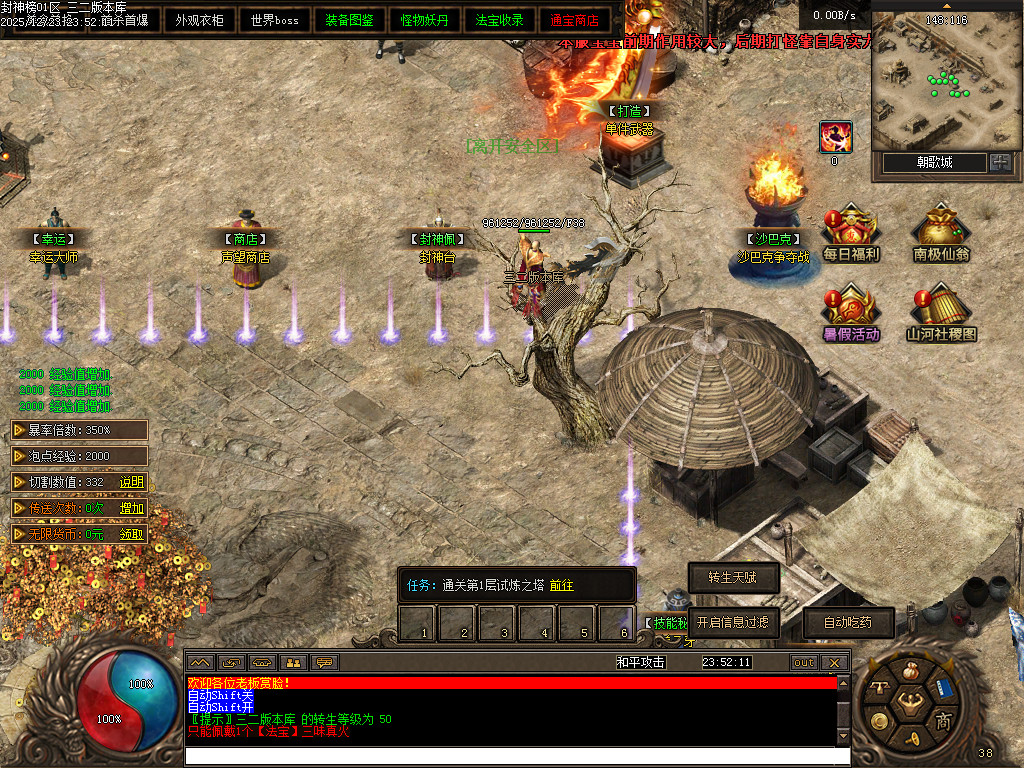Image resolution: width=1024 pixels, height=768 pixels.
Task: Open the 外观衣柜 wardrobe menu
Action: (199, 20)
